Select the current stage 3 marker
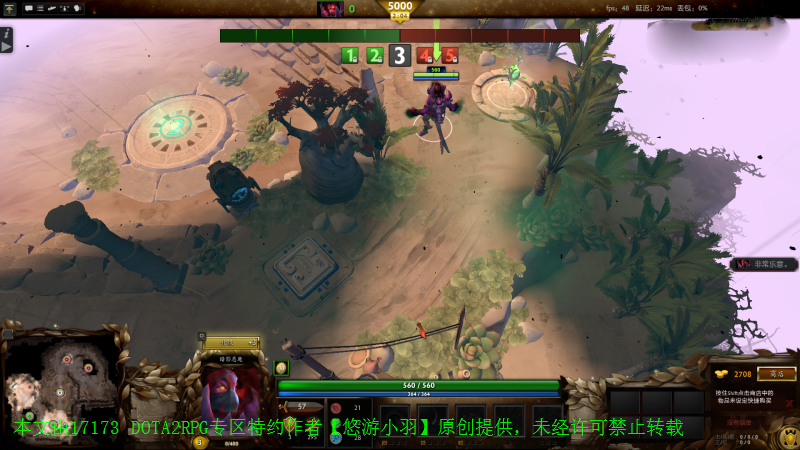Viewport: 800px width, 450px height. coord(400,56)
